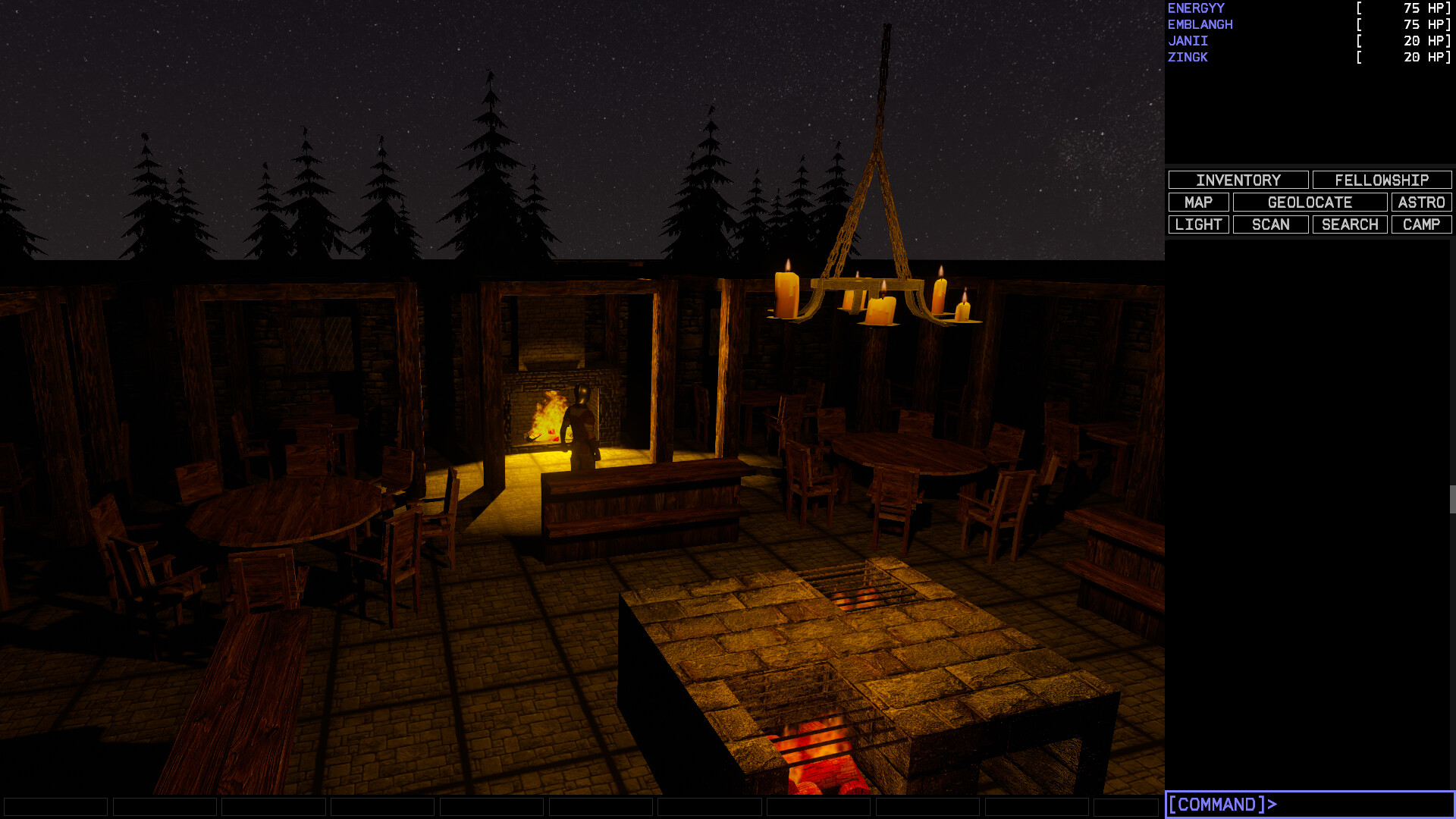Image resolution: width=1456 pixels, height=819 pixels.
Task: Activate the SCAN command
Action: tap(1270, 224)
